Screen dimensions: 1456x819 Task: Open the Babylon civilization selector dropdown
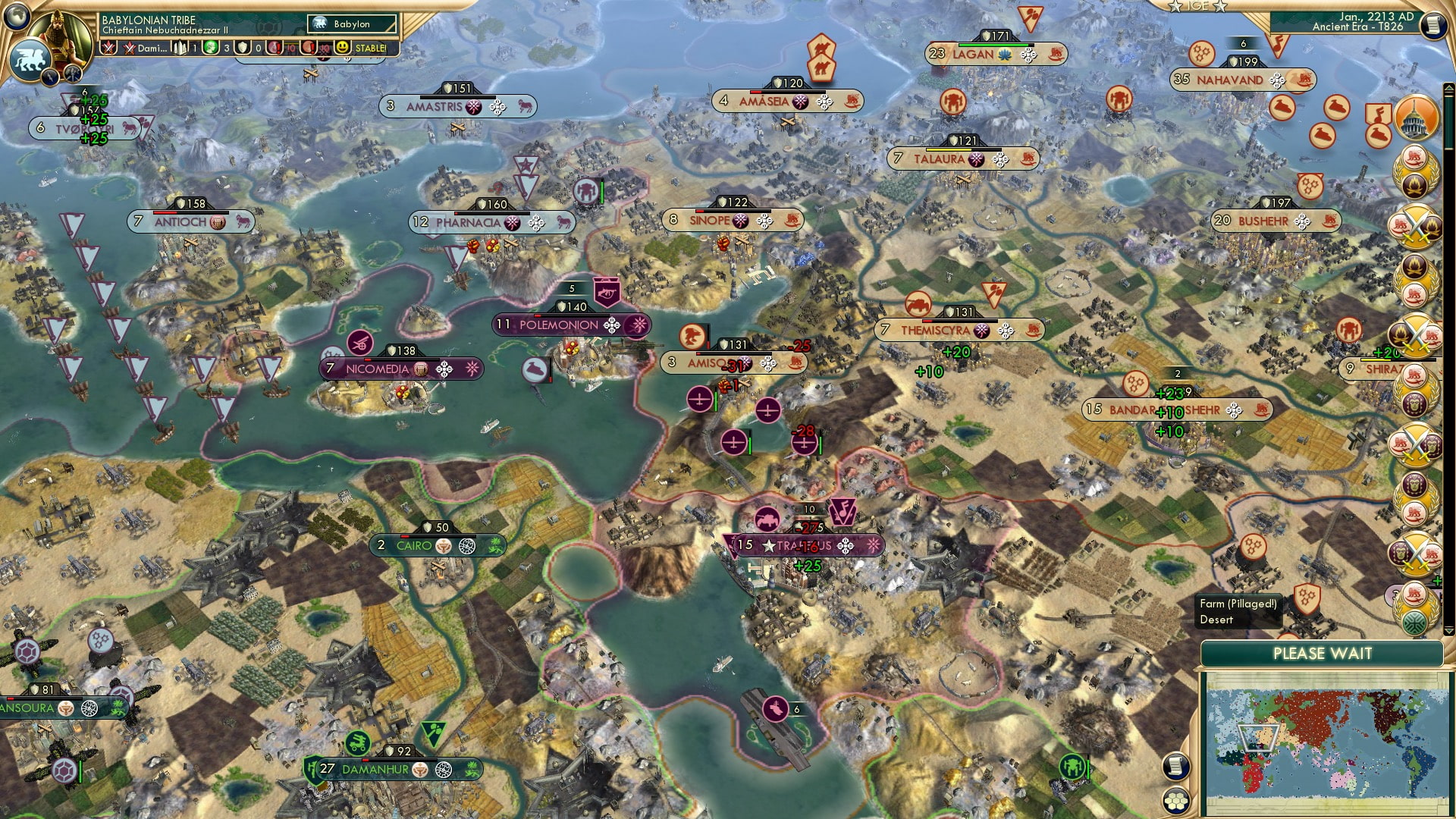point(353,24)
